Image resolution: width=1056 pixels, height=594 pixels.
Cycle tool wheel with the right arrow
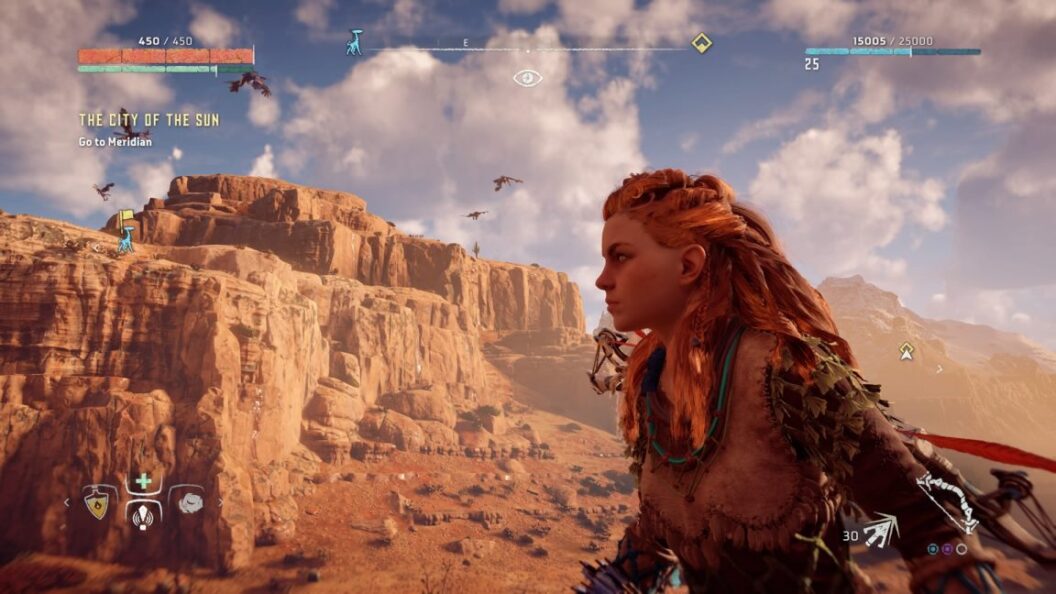point(220,503)
